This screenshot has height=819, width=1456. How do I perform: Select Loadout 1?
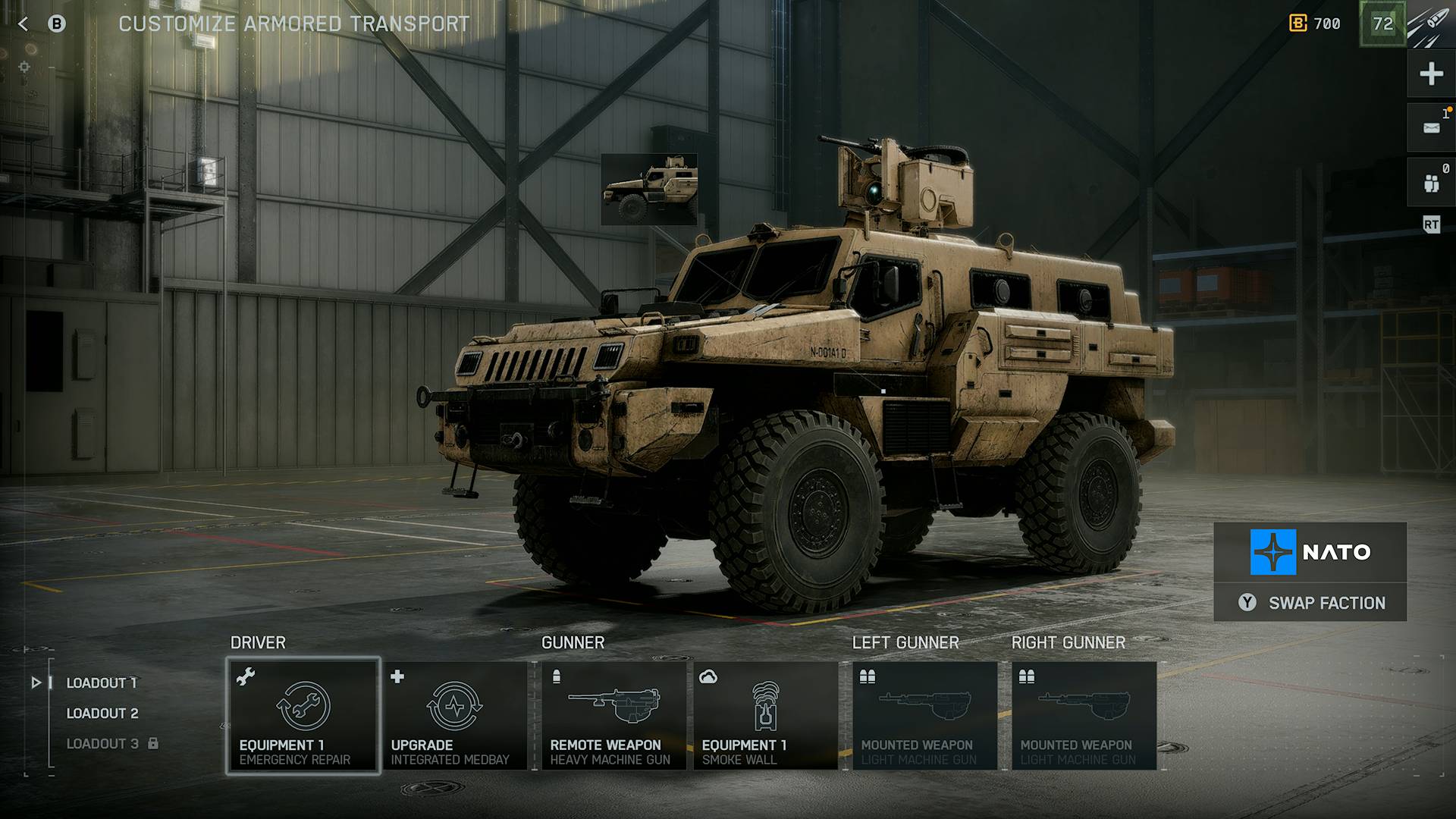pos(101,682)
